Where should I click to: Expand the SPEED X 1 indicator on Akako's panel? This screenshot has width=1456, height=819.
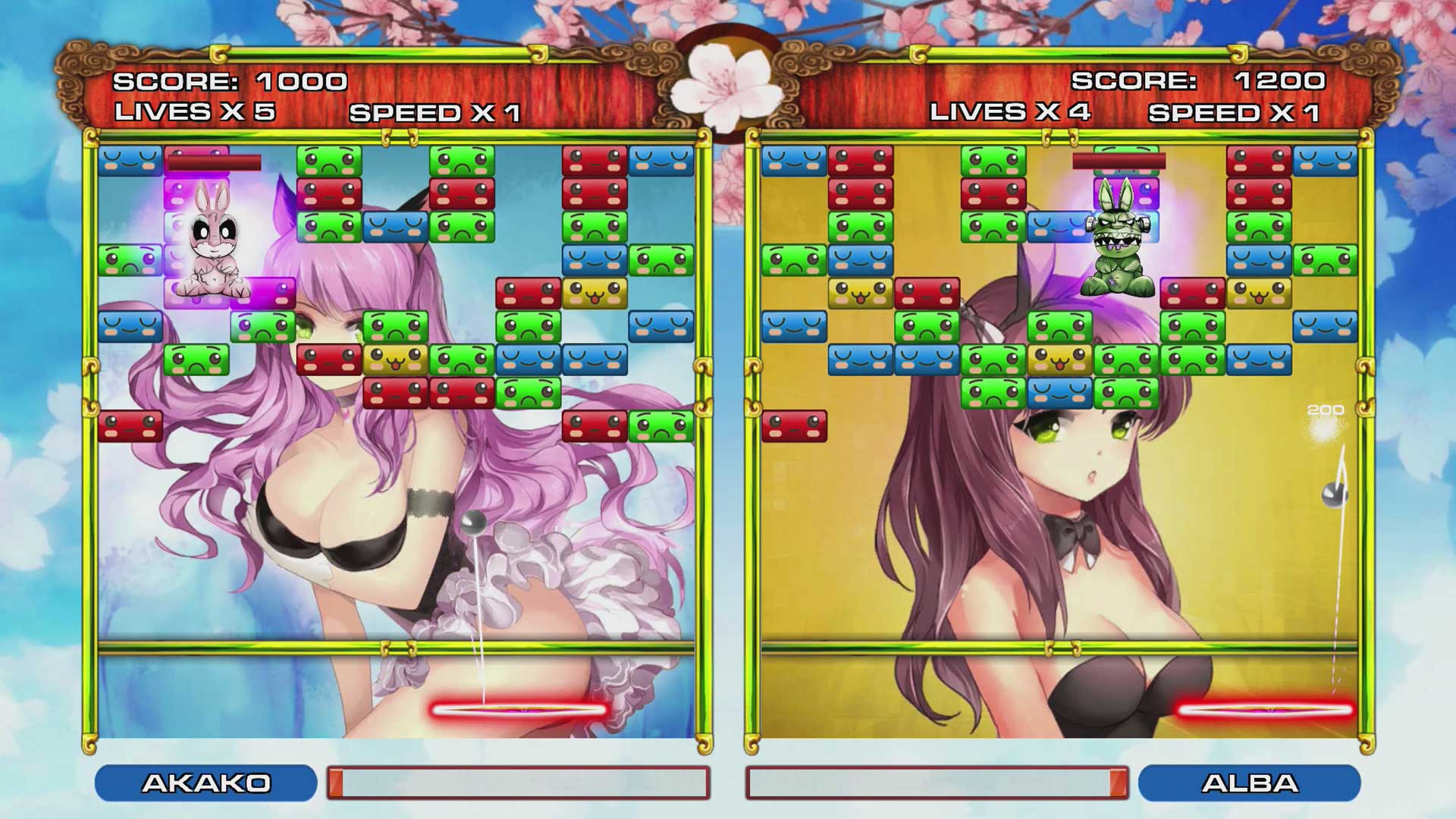pos(436,112)
